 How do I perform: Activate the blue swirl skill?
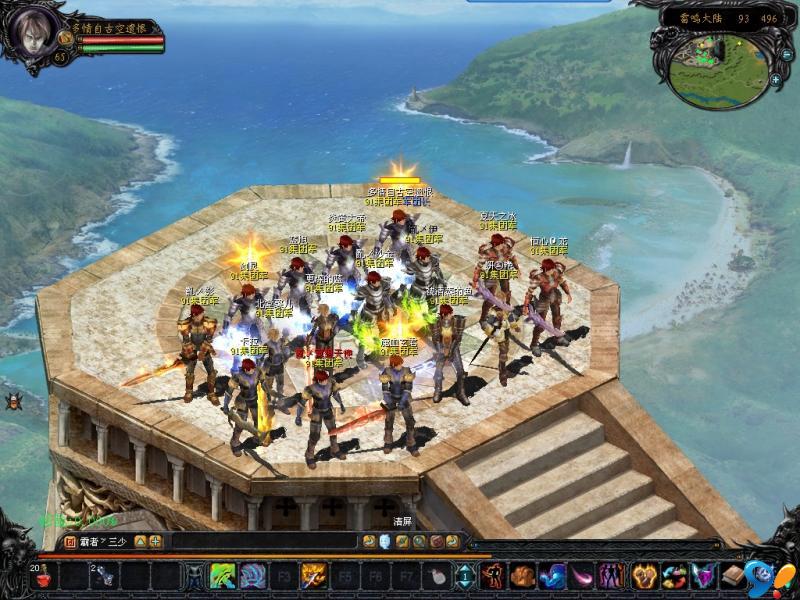coord(253,576)
